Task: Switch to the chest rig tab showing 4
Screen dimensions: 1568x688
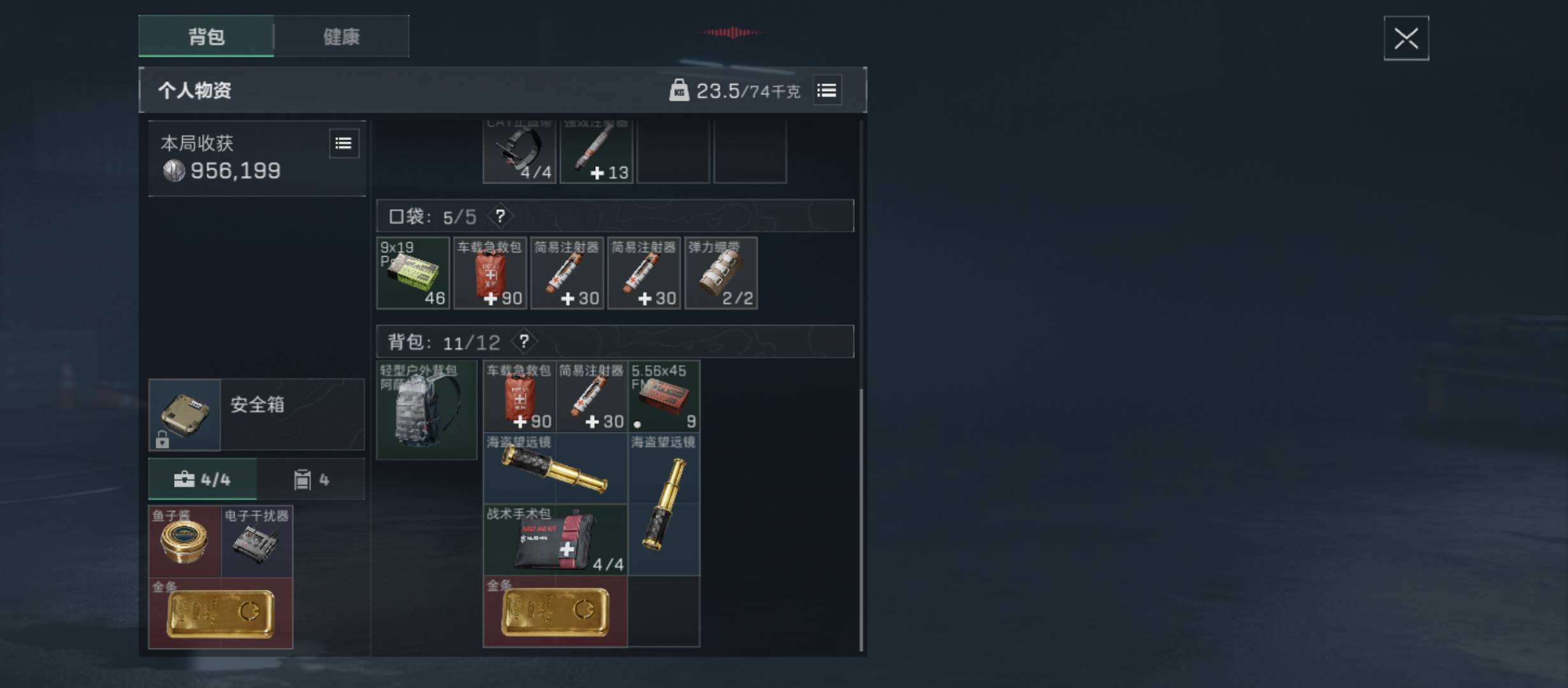Action: click(311, 479)
